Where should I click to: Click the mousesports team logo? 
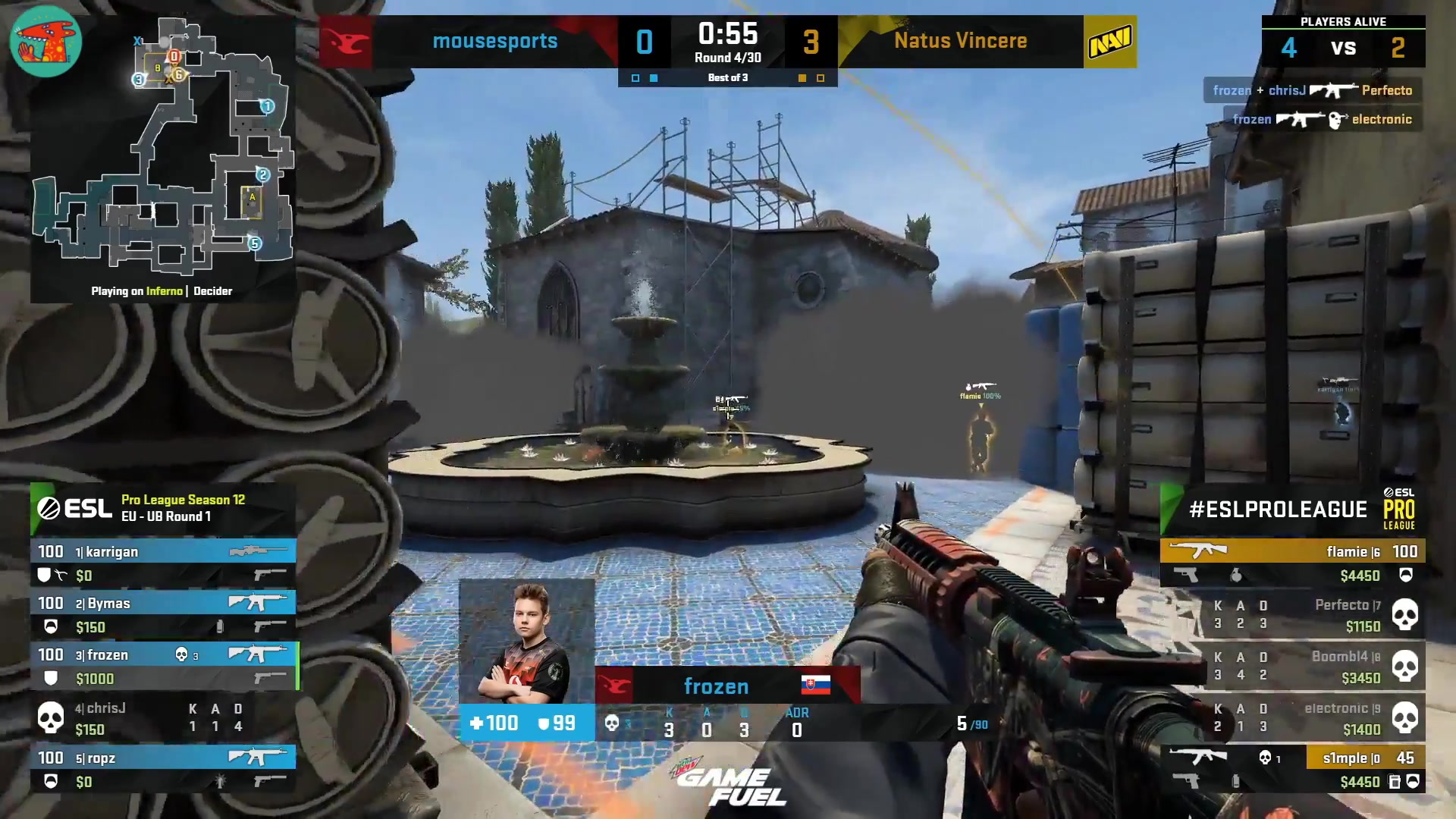(x=345, y=42)
